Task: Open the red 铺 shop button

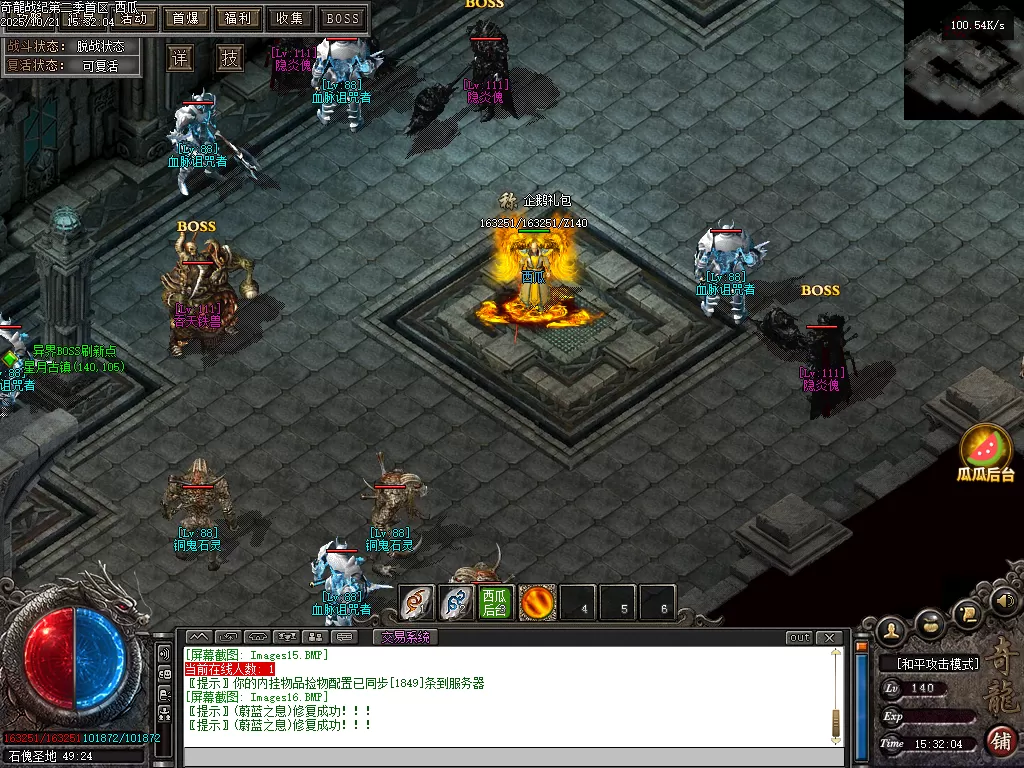Action: pyautogui.click(x=1001, y=741)
